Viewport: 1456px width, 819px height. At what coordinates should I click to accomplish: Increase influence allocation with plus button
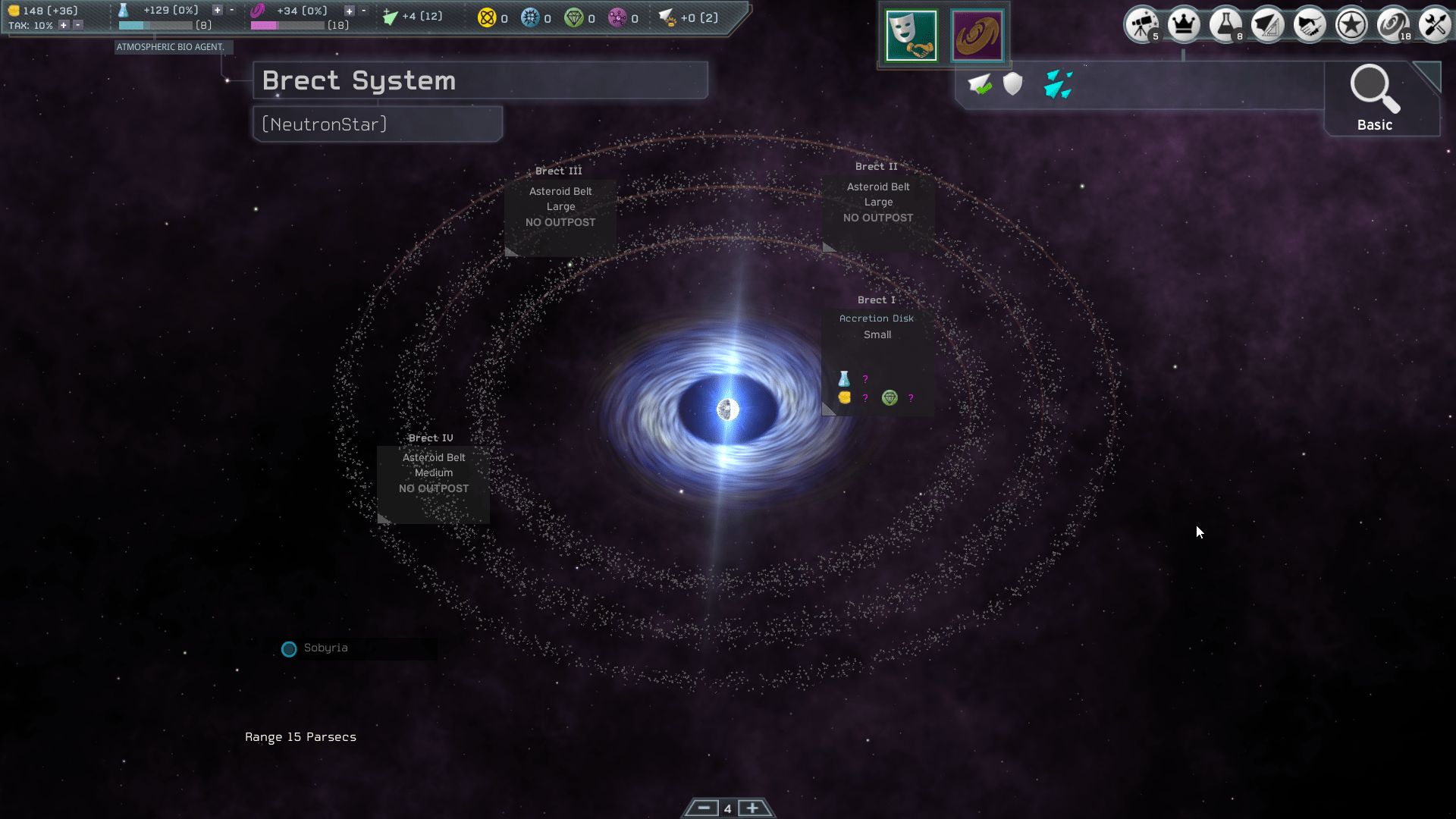[349, 11]
